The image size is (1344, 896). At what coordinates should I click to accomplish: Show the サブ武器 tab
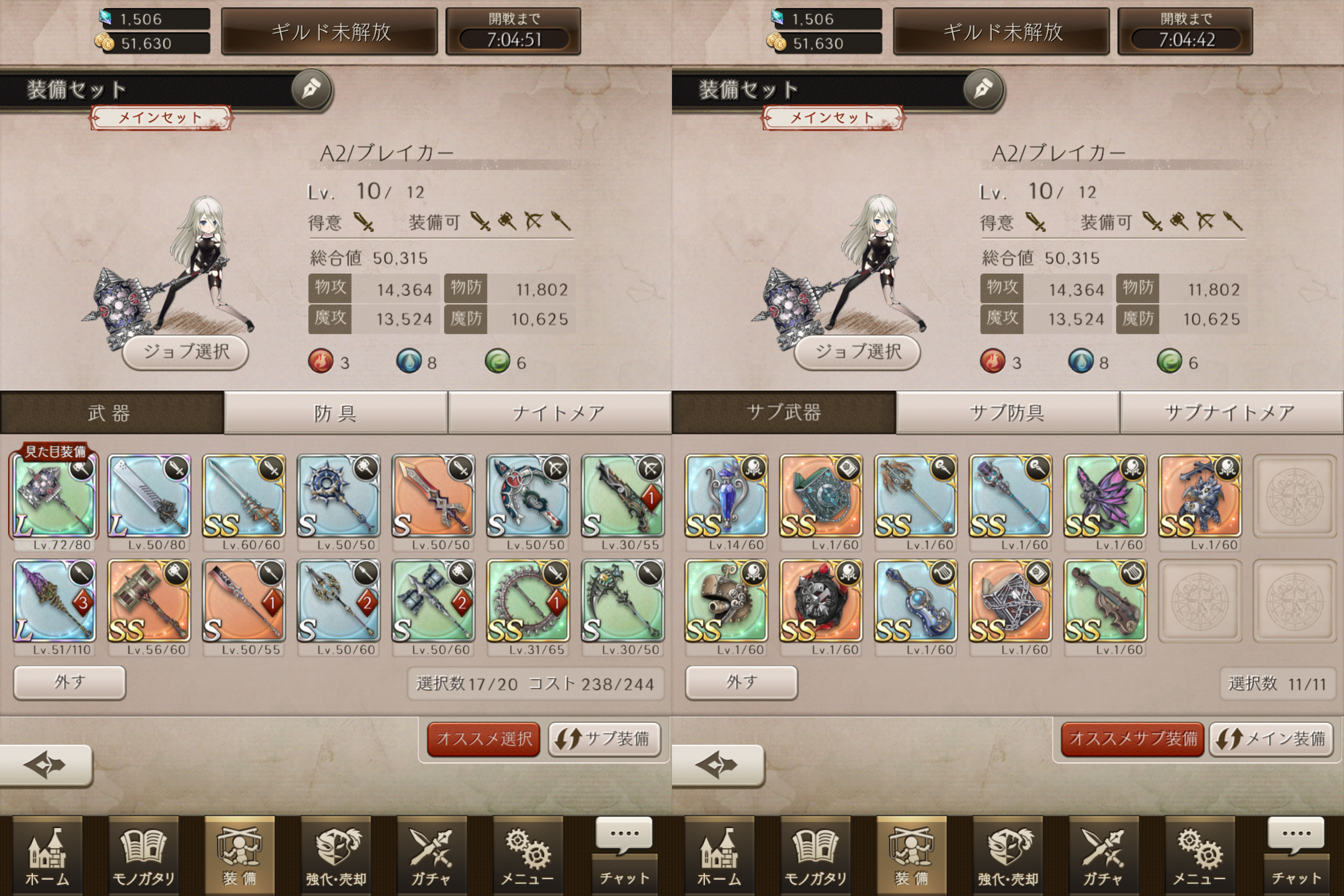pyautogui.click(x=783, y=413)
